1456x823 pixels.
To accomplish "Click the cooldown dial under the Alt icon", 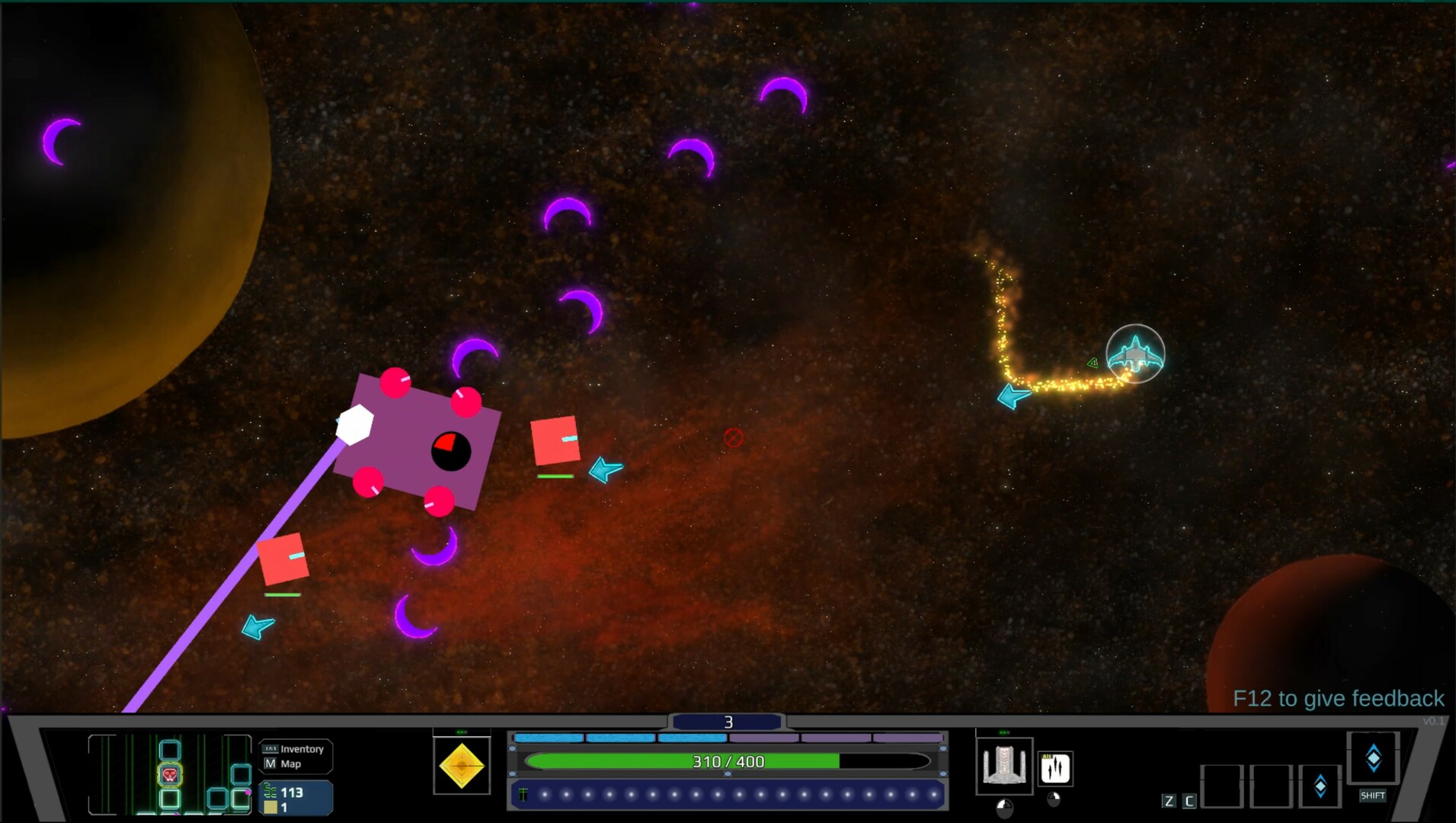I will [x=1054, y=799].
